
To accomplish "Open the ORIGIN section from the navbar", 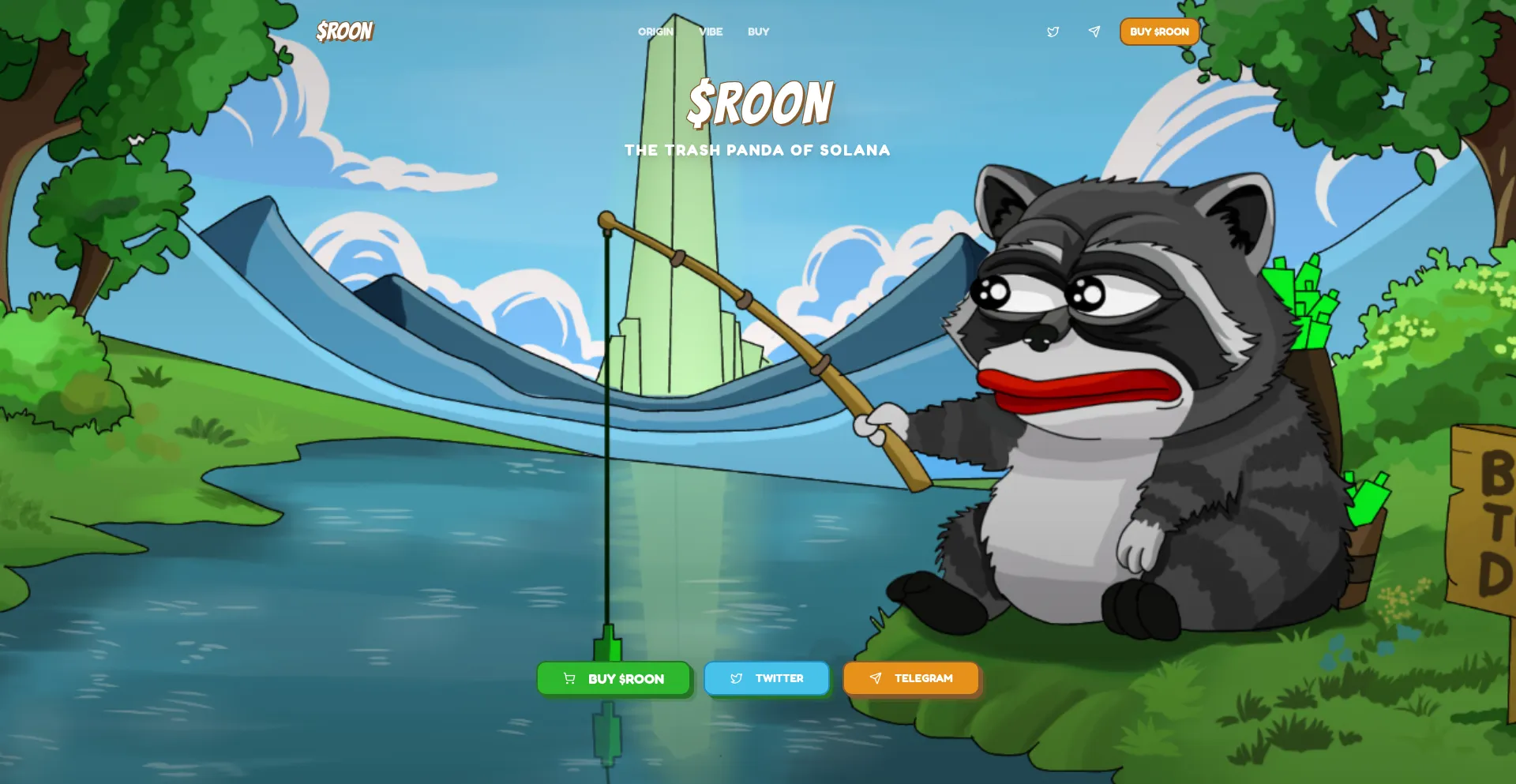I will coord(655,32).
